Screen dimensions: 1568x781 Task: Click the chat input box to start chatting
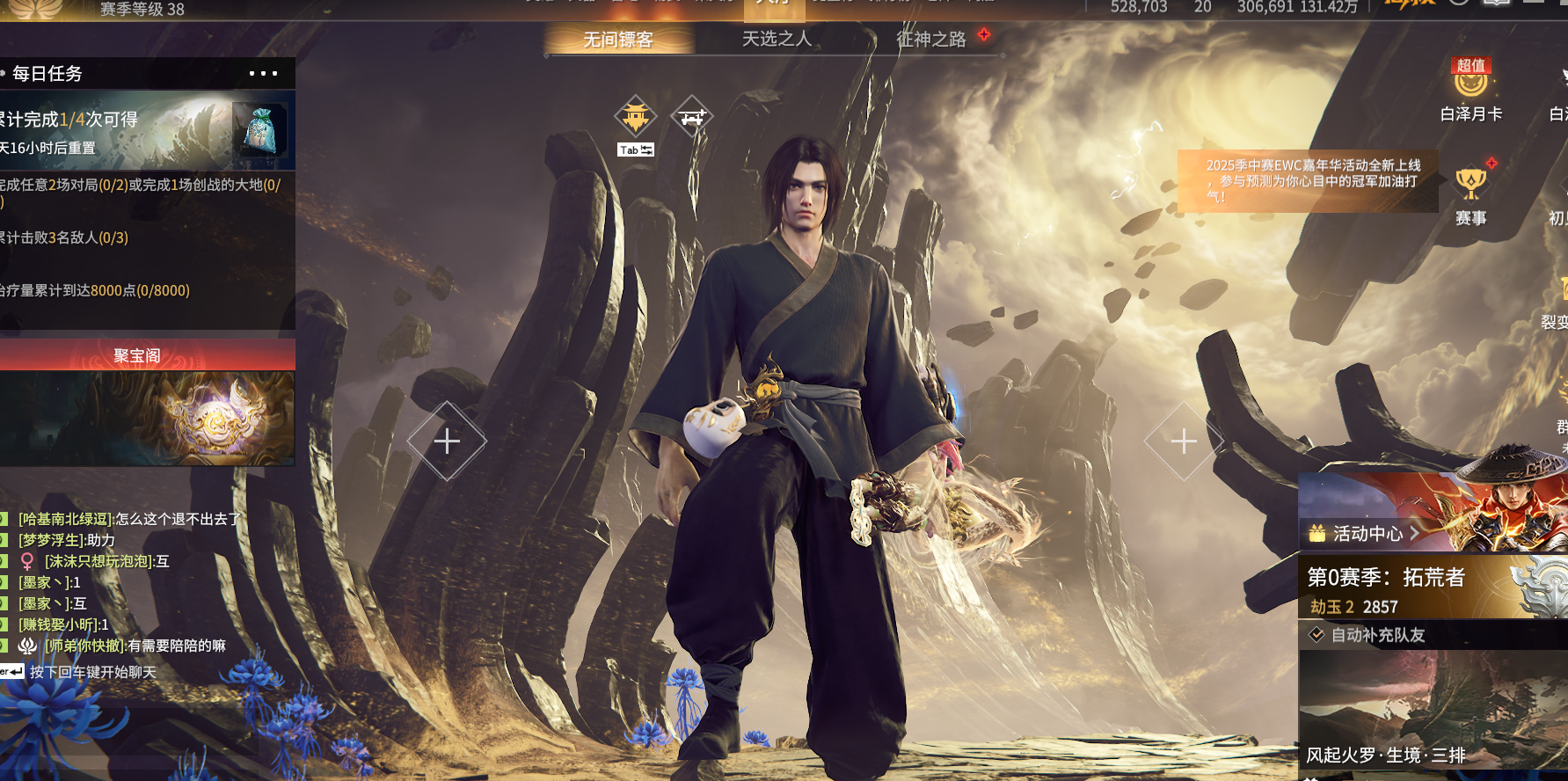coord(92,672)
